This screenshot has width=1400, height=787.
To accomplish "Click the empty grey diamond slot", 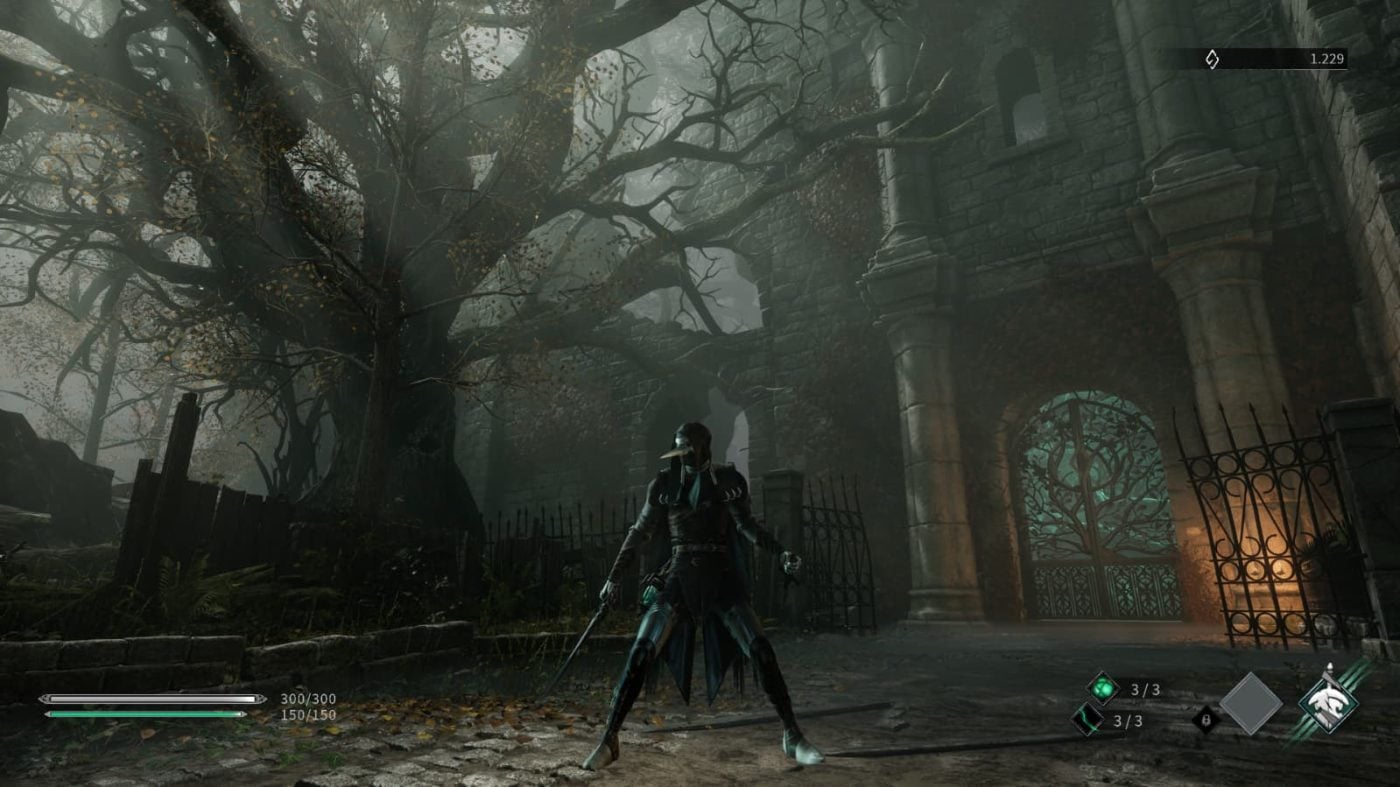I will tap(1250, 704).
